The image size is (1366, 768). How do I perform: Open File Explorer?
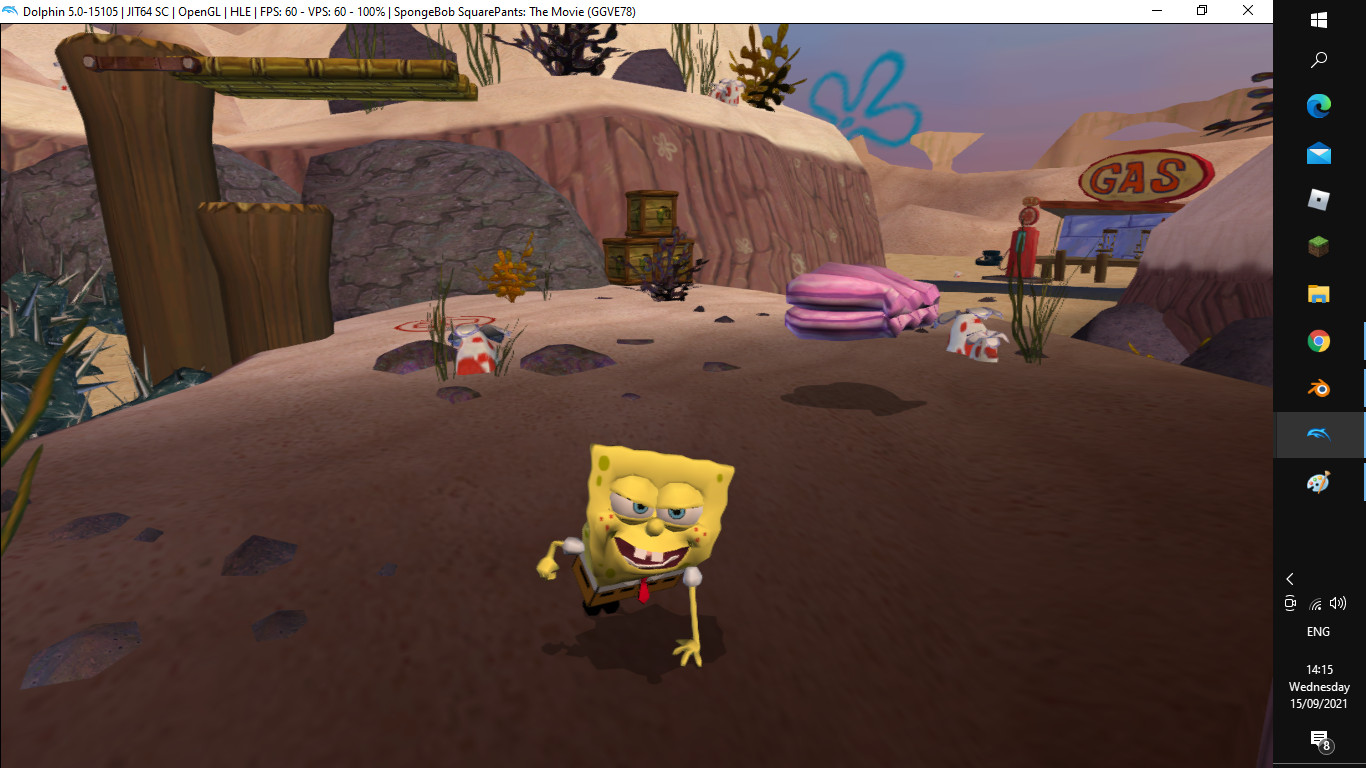click(1318, 293)
